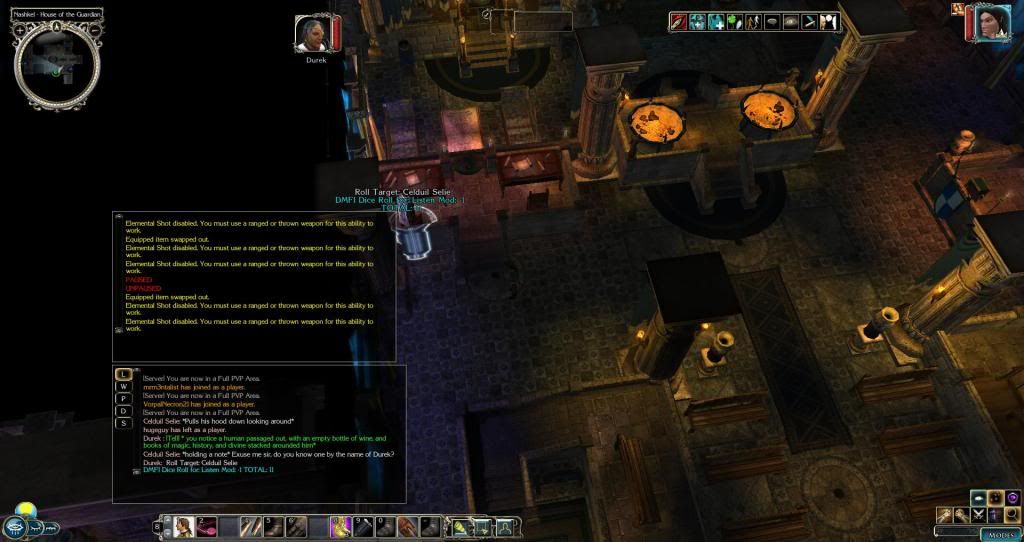
Task: Use the purple and gold item hotbar slot
Action: click(x=339, y=526)
